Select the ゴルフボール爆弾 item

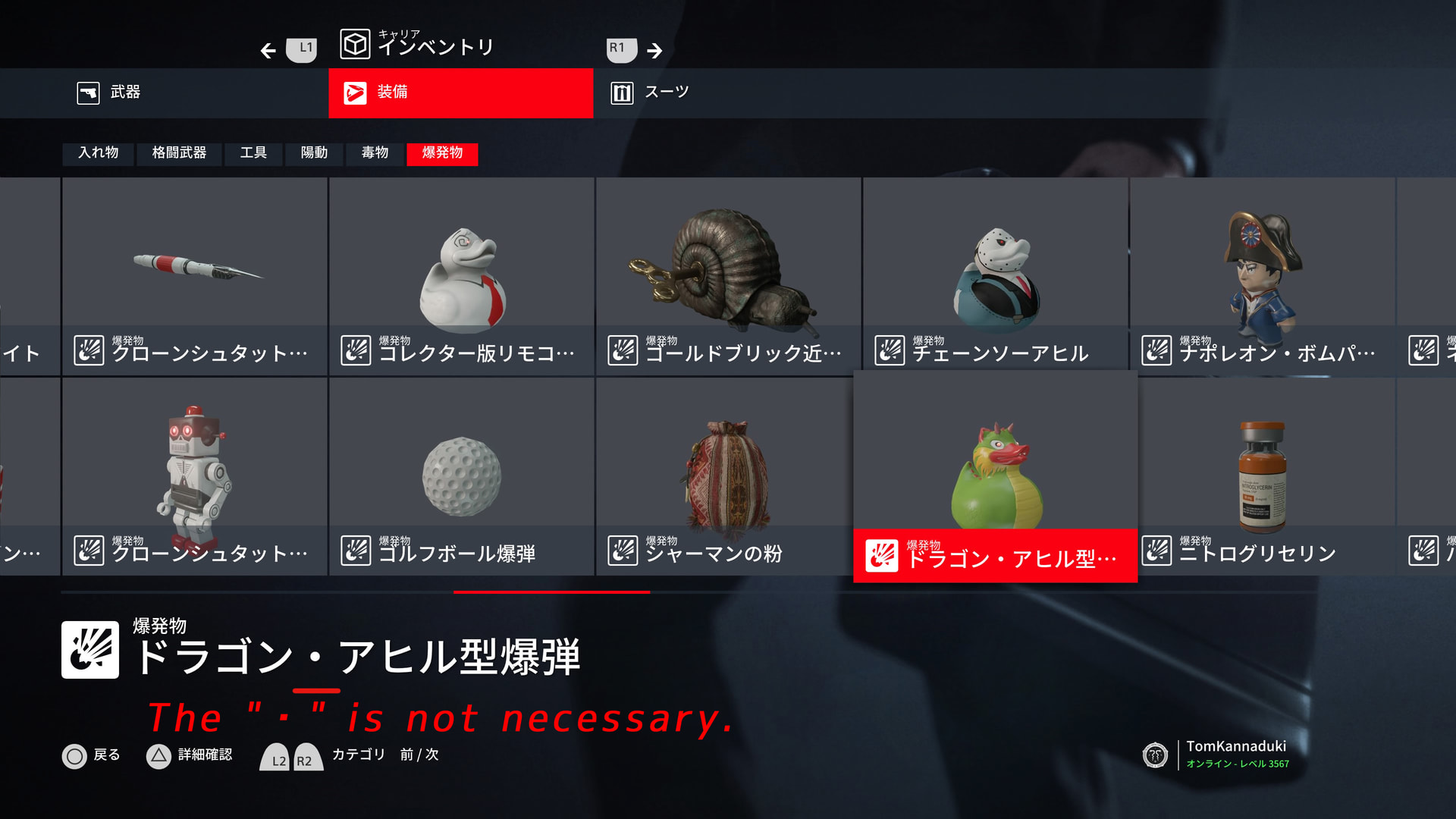pos(461,476)
